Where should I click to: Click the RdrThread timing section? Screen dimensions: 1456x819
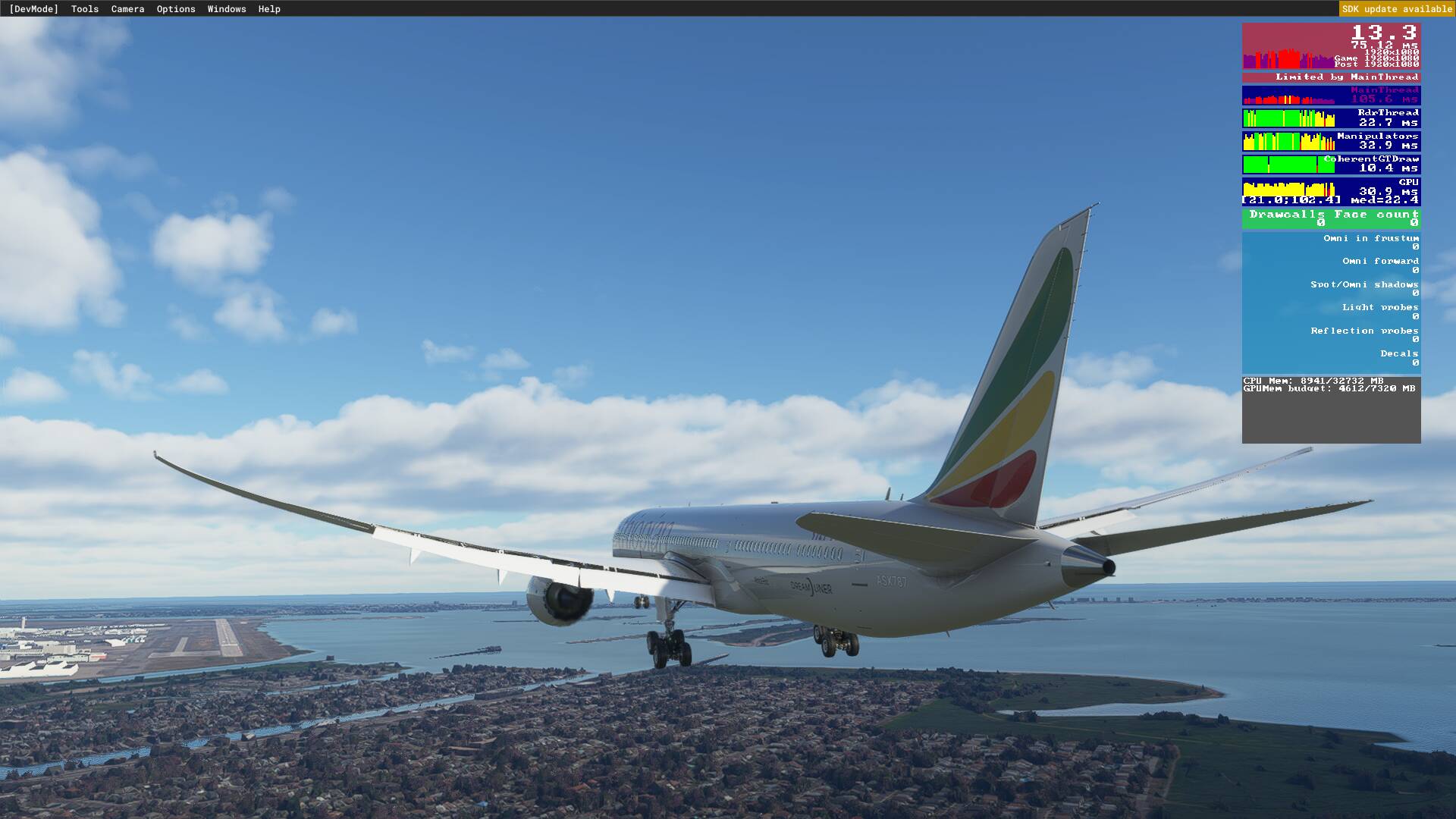coord(1331,116)
